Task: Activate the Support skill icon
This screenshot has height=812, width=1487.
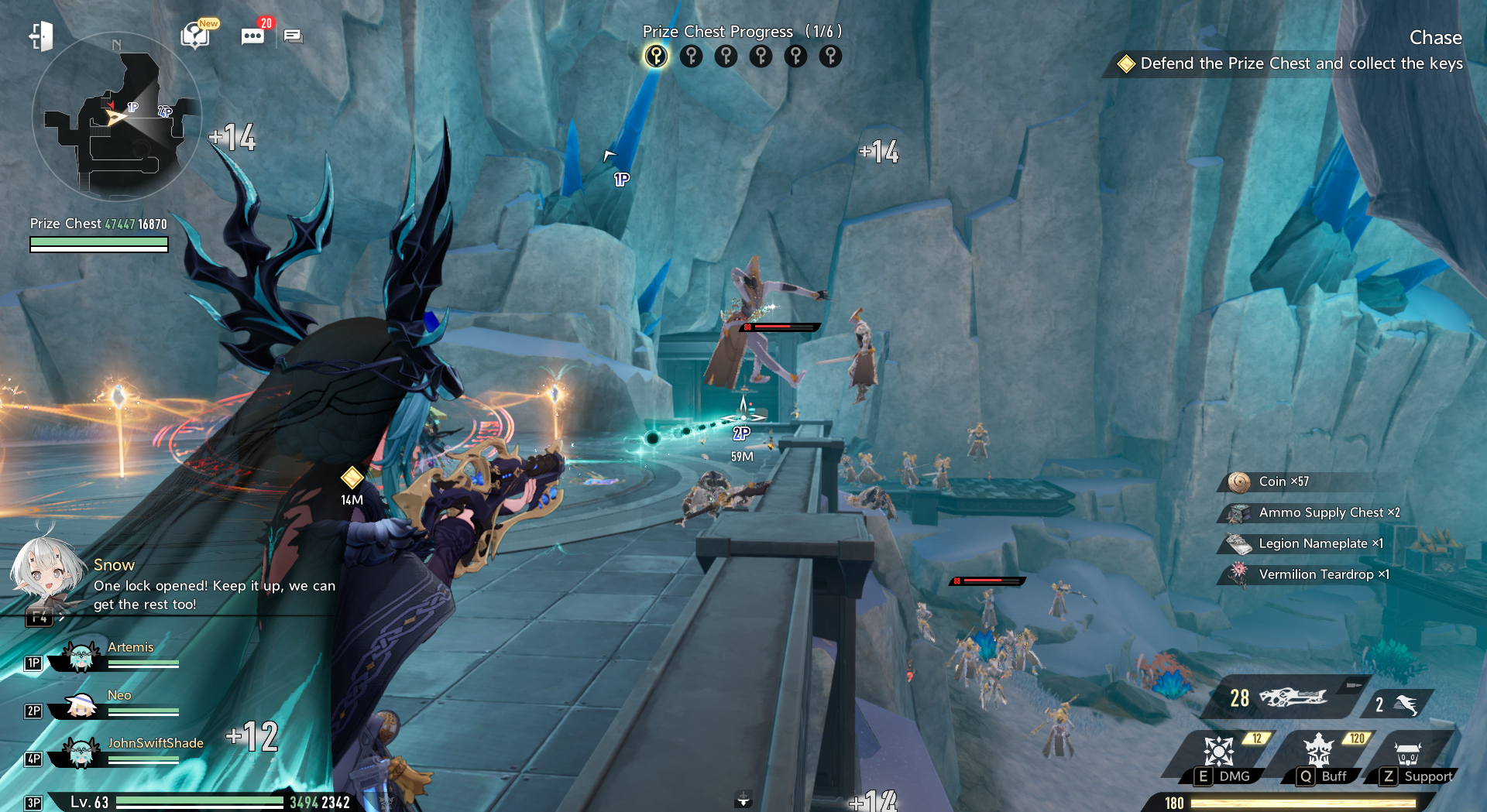Action: click(x=1407, y=753)
